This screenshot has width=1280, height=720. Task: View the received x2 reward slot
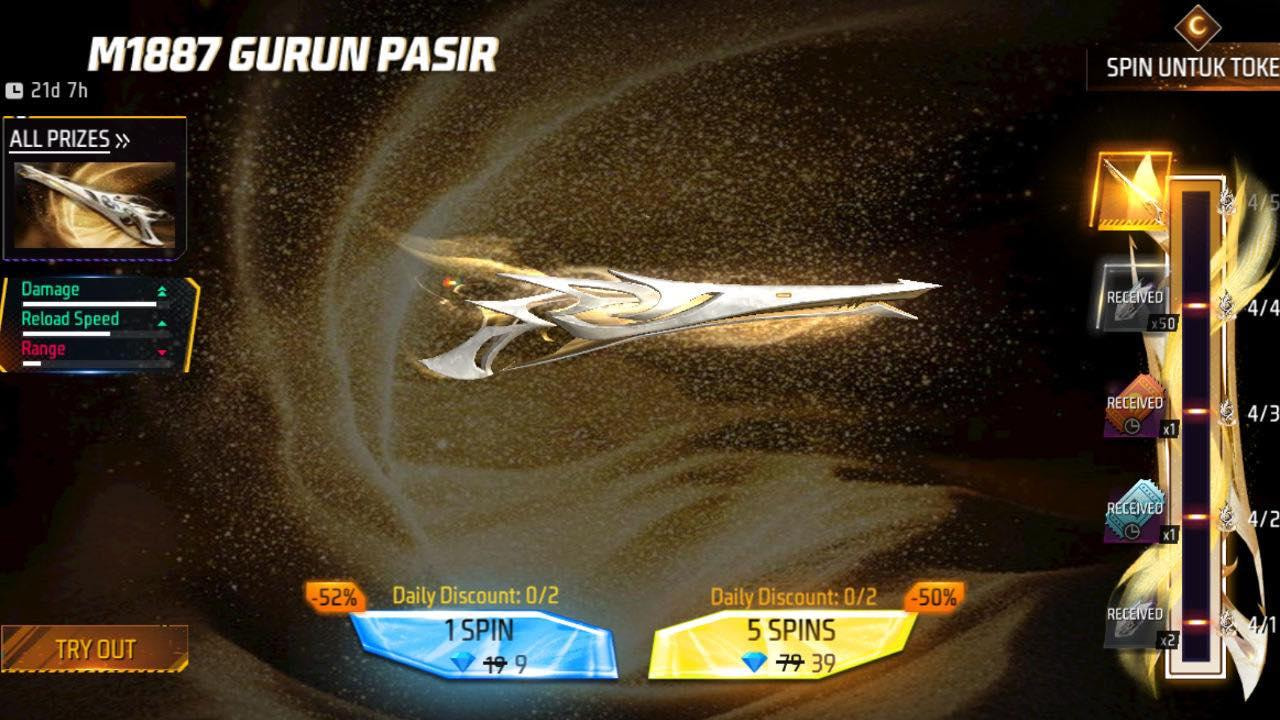pos(1136,618)
